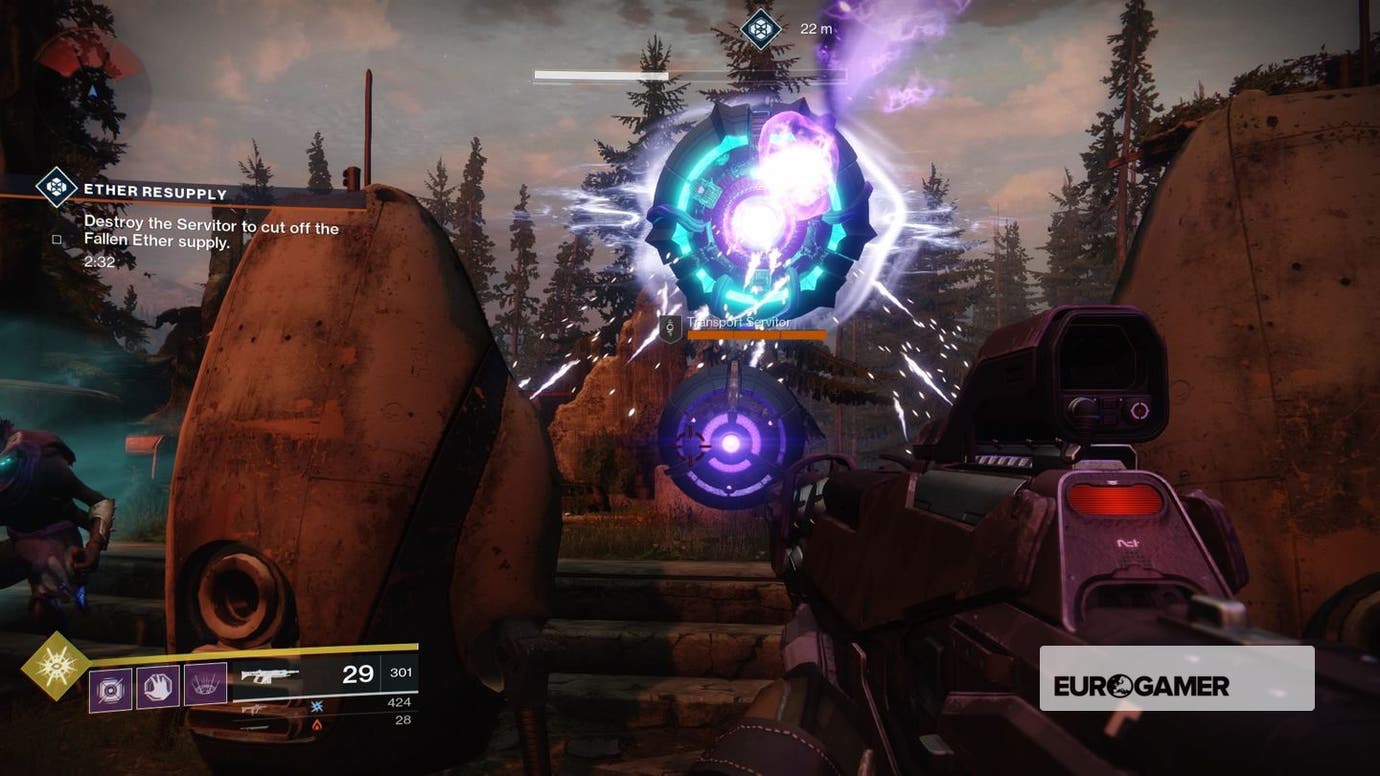Click the grenade ability icon

point(110,690)
